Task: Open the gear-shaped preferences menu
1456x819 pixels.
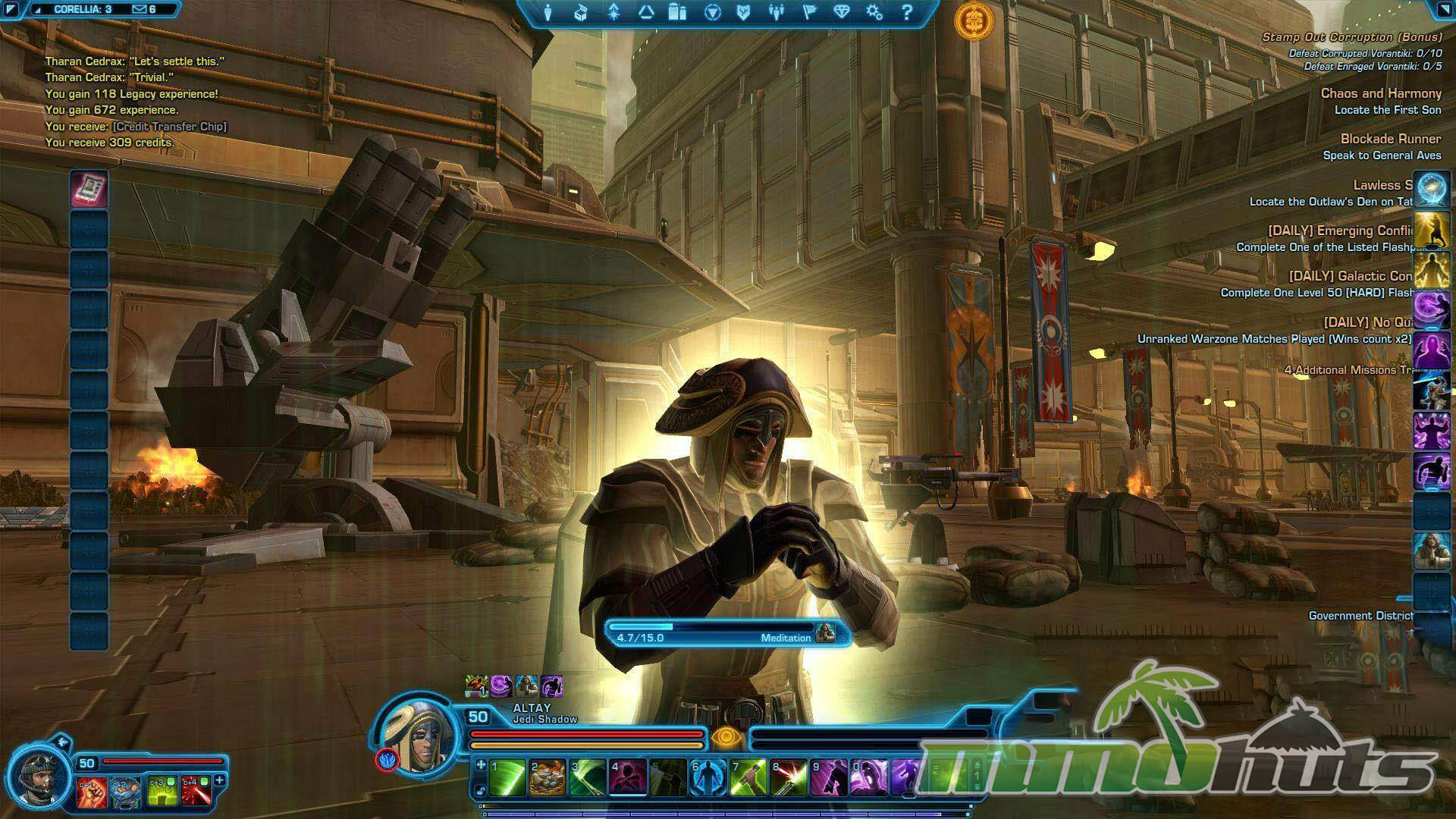Action: 874,12
